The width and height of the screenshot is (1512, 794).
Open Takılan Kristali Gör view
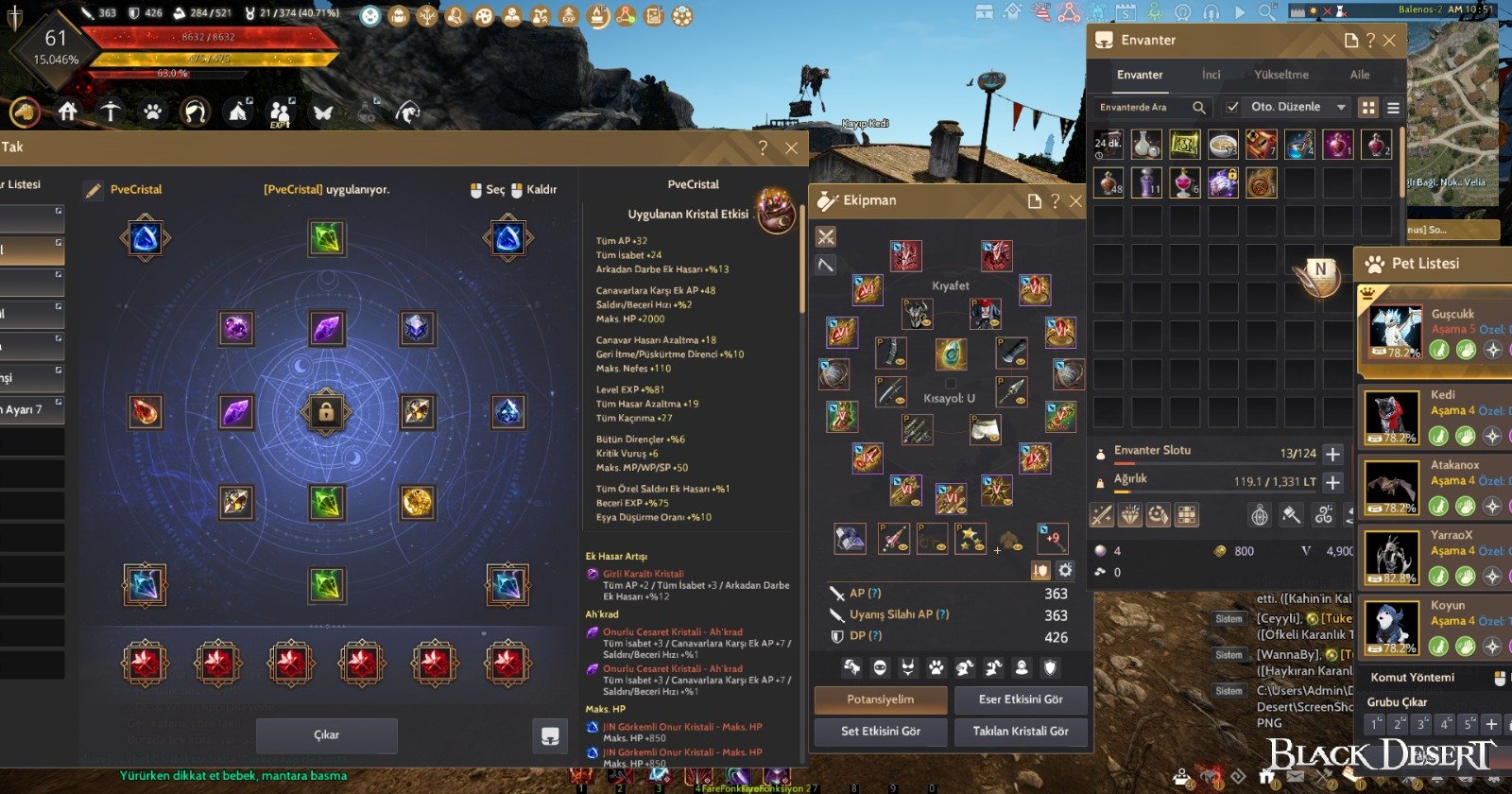pyautogui.click(x=1021, y=731)
